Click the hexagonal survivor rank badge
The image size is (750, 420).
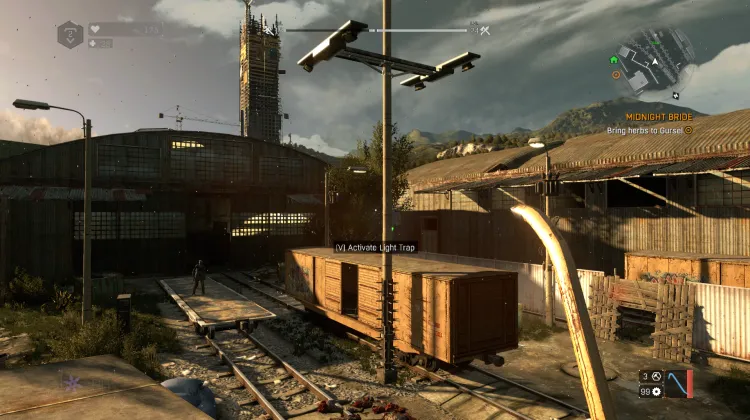click(70, 34)
